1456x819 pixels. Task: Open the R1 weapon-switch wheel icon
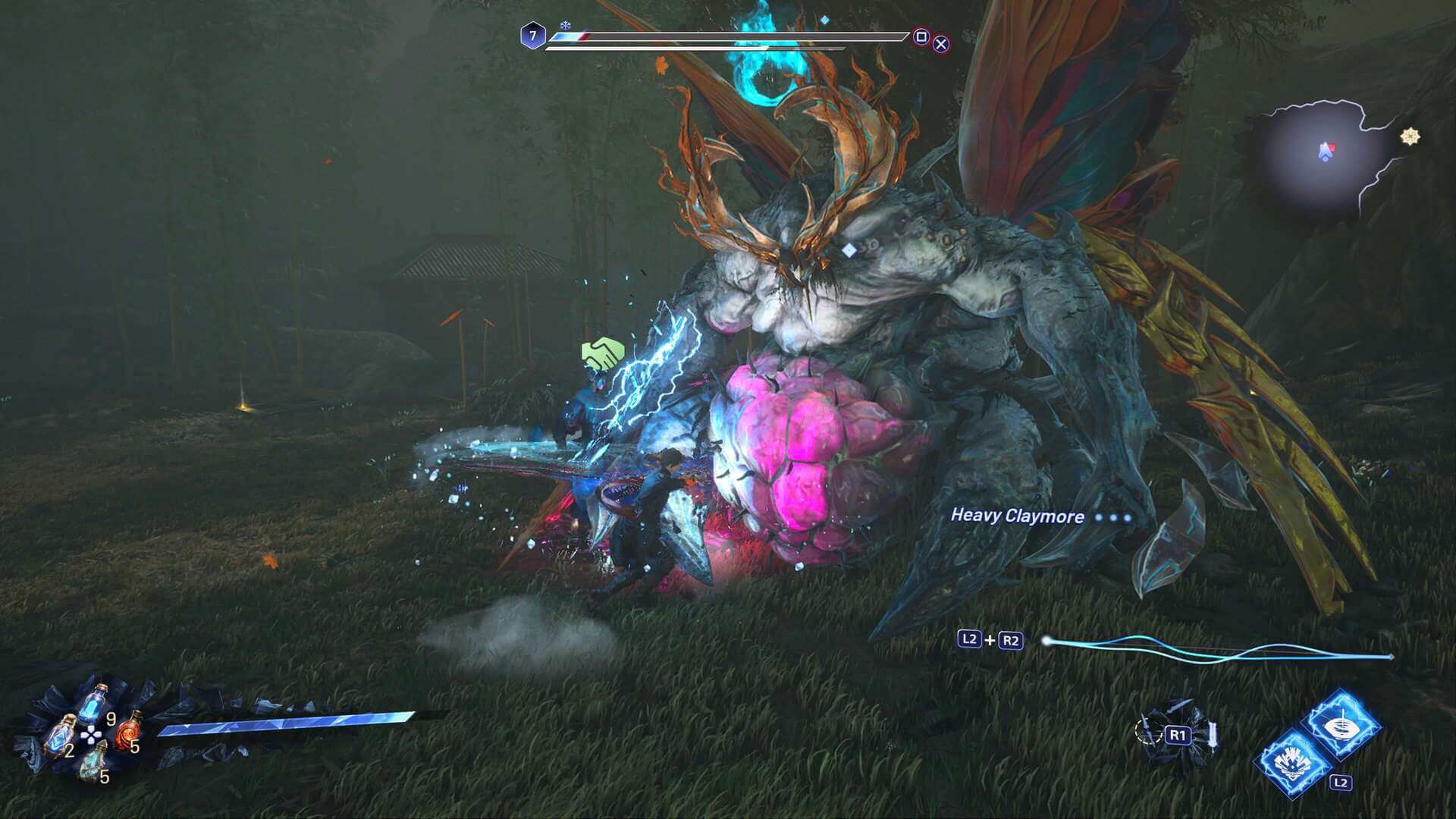[x=1178, y=735]
